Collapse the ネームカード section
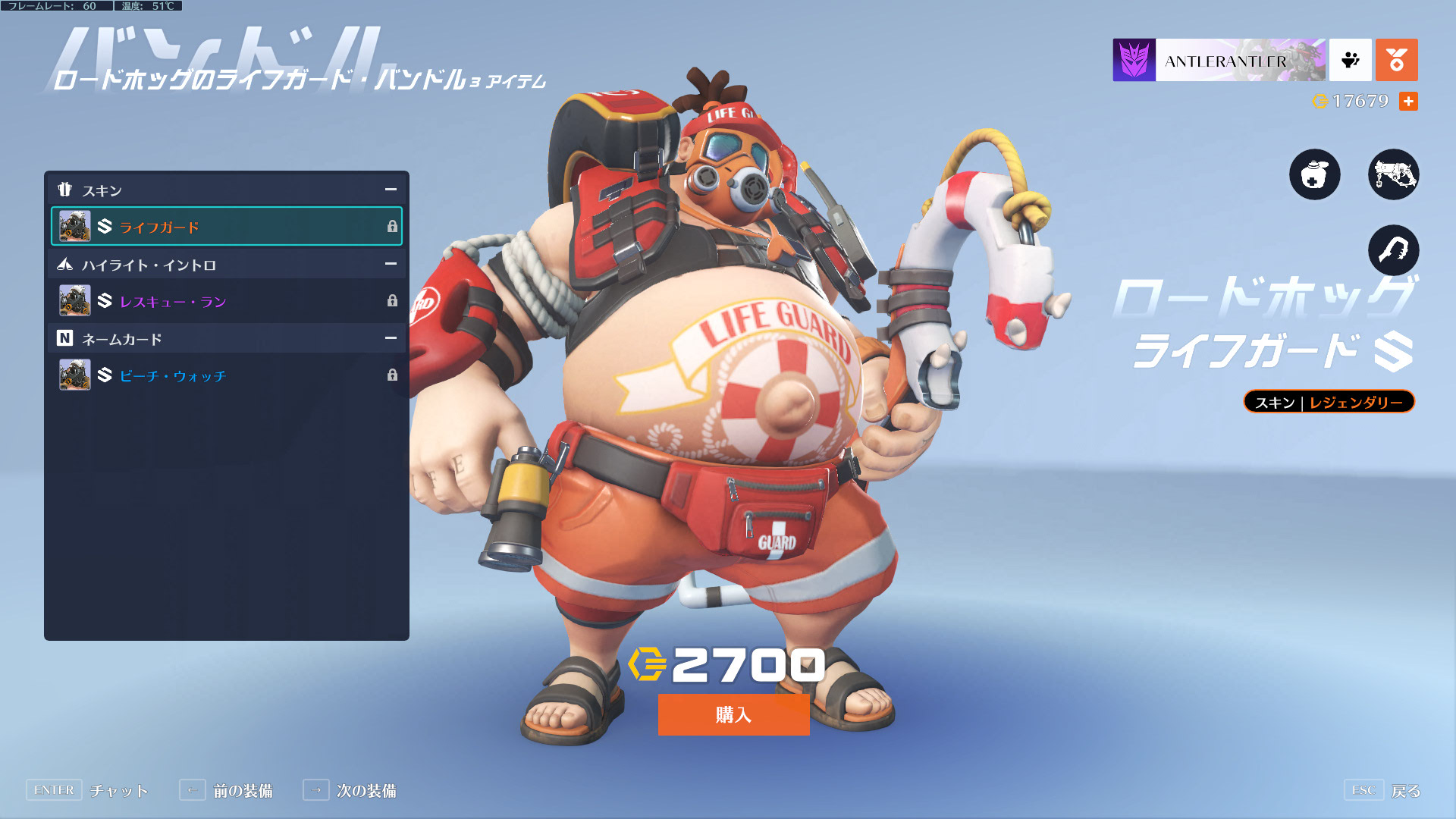1456x819 pixels. click(x=391, y=338)
